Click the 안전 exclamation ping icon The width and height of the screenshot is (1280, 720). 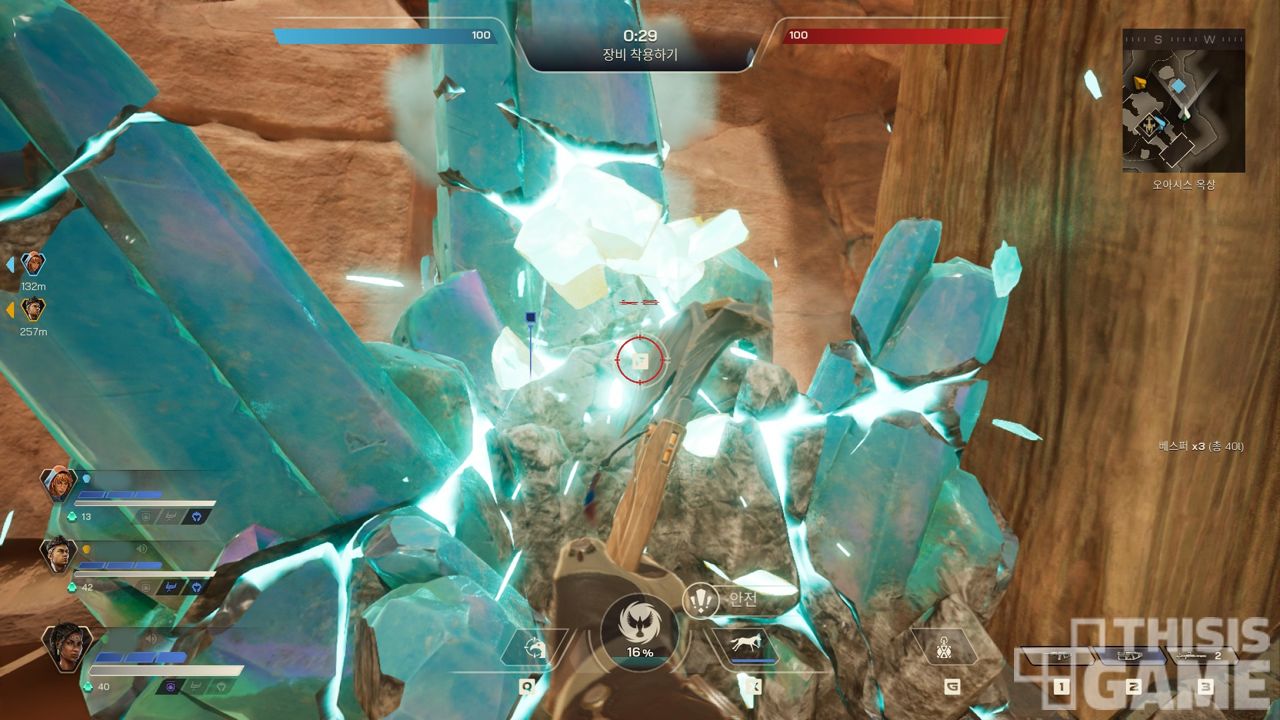(701, 600)
